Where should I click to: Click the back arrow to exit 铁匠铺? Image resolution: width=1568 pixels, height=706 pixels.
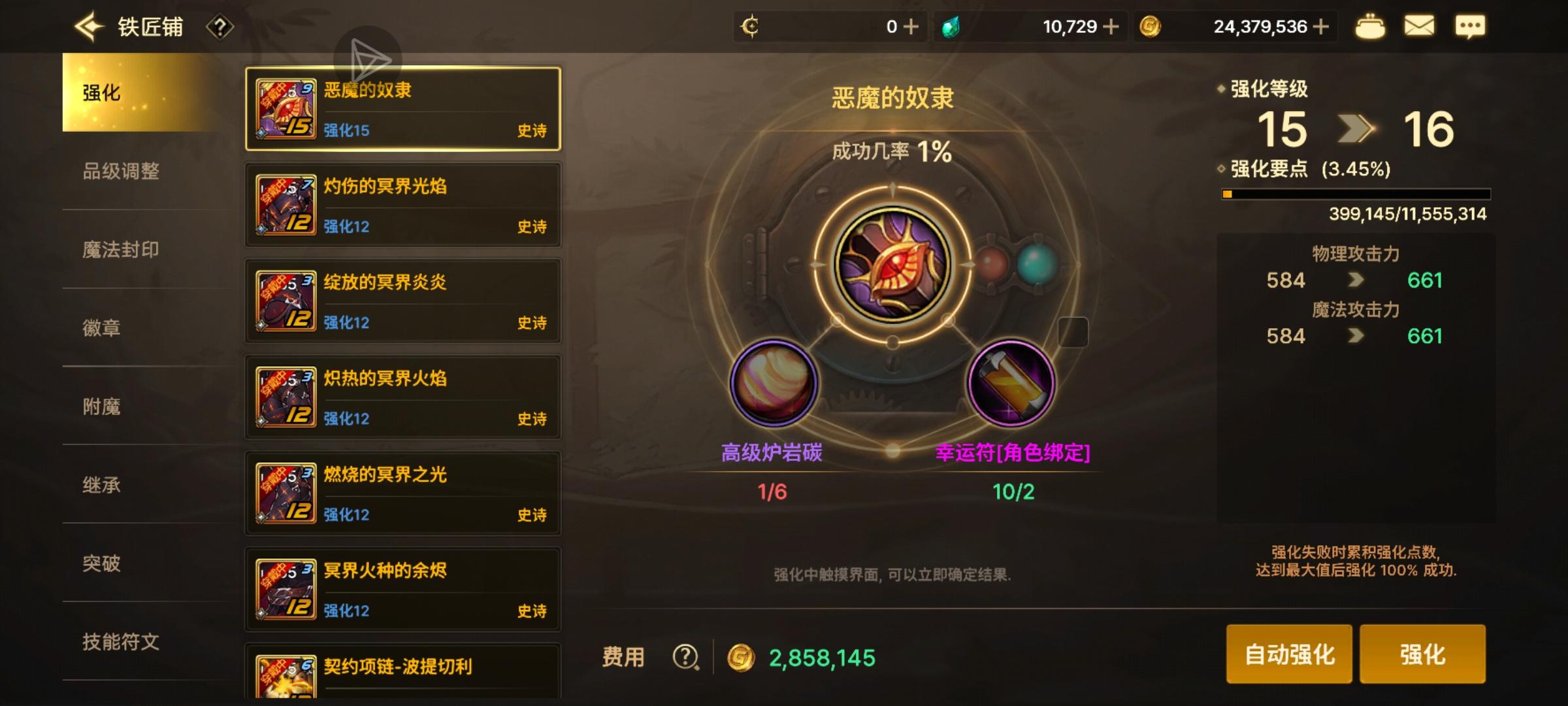click(x=90, y=25)
